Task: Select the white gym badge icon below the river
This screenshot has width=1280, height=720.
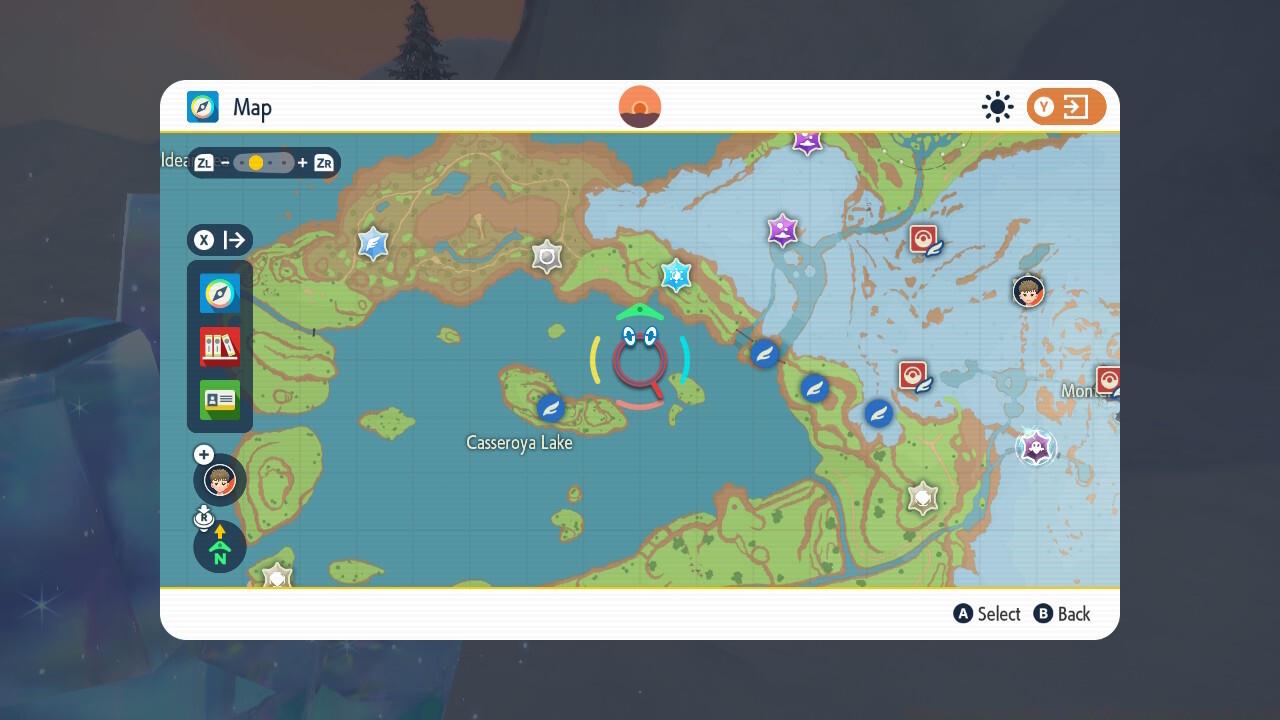Action: [x=921, y=497]
